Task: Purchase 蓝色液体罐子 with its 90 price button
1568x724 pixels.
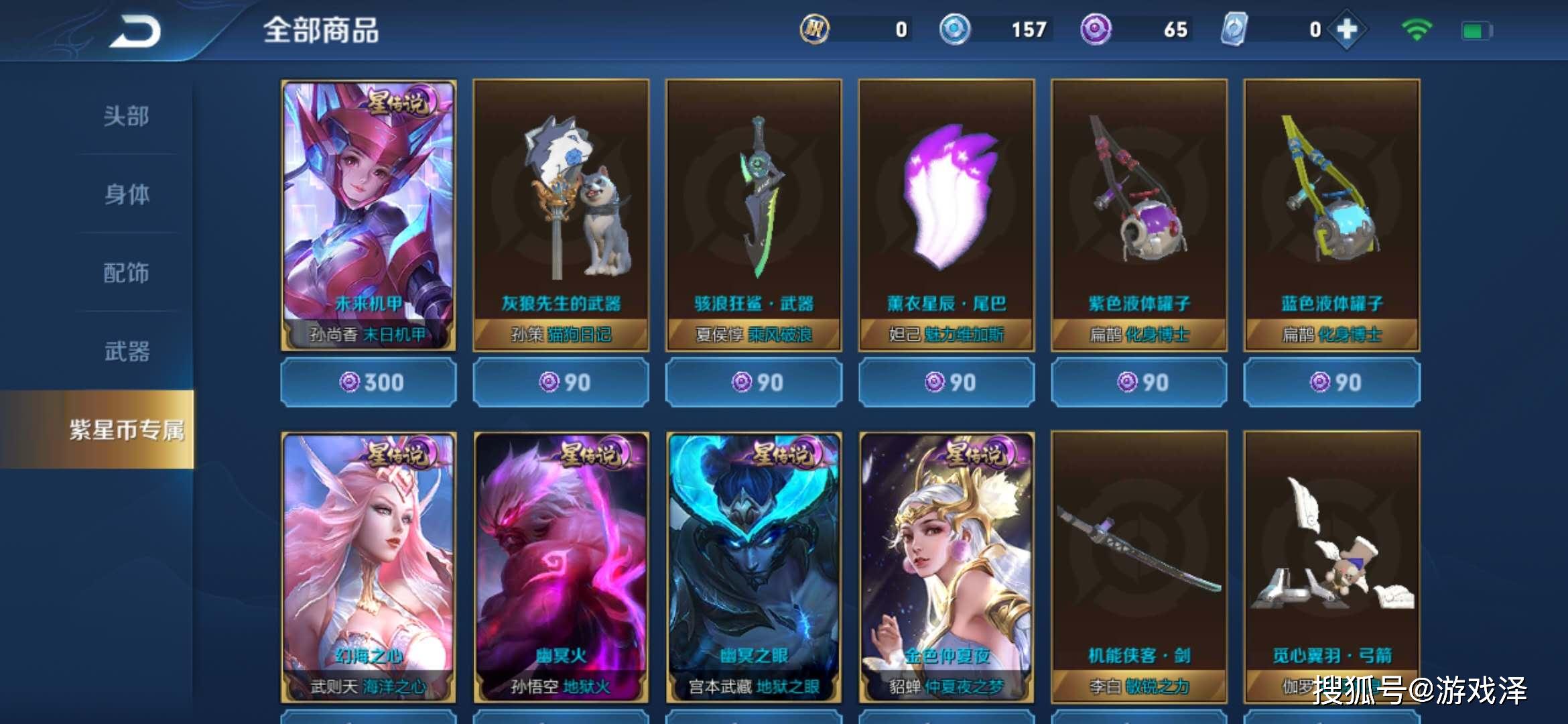Action: click(x=1331, y=383)
